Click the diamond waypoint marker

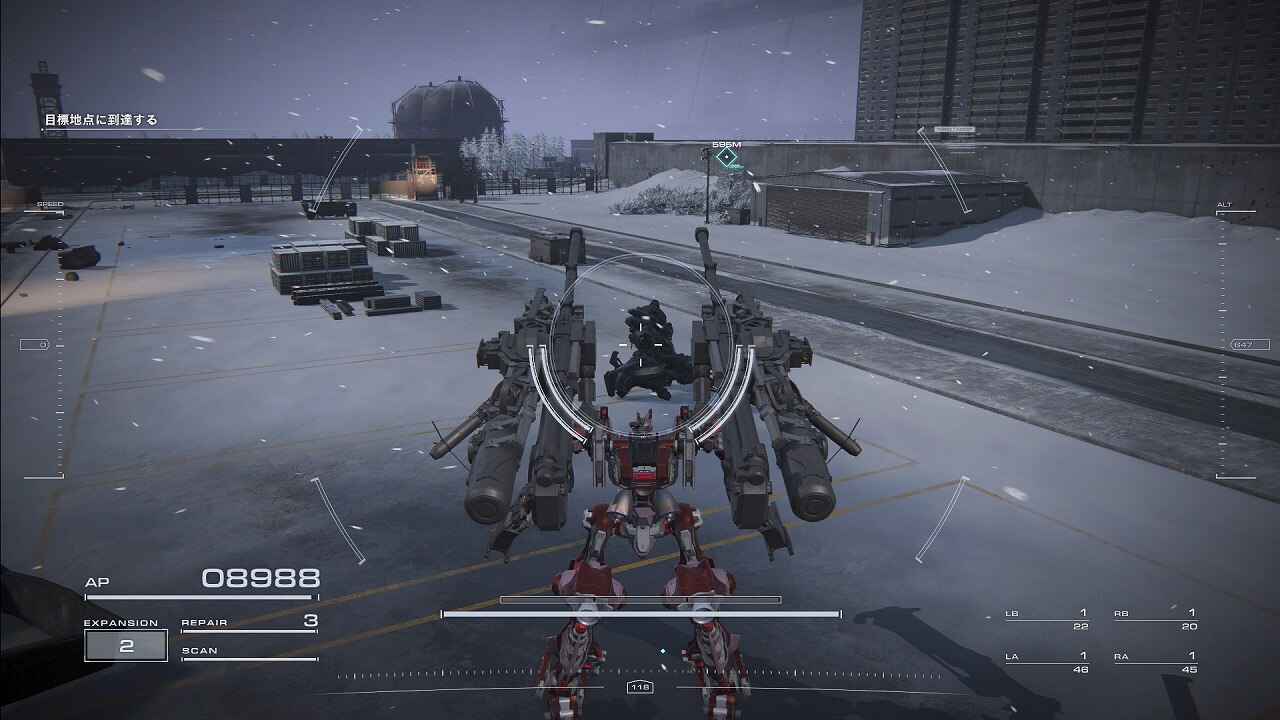727,157
